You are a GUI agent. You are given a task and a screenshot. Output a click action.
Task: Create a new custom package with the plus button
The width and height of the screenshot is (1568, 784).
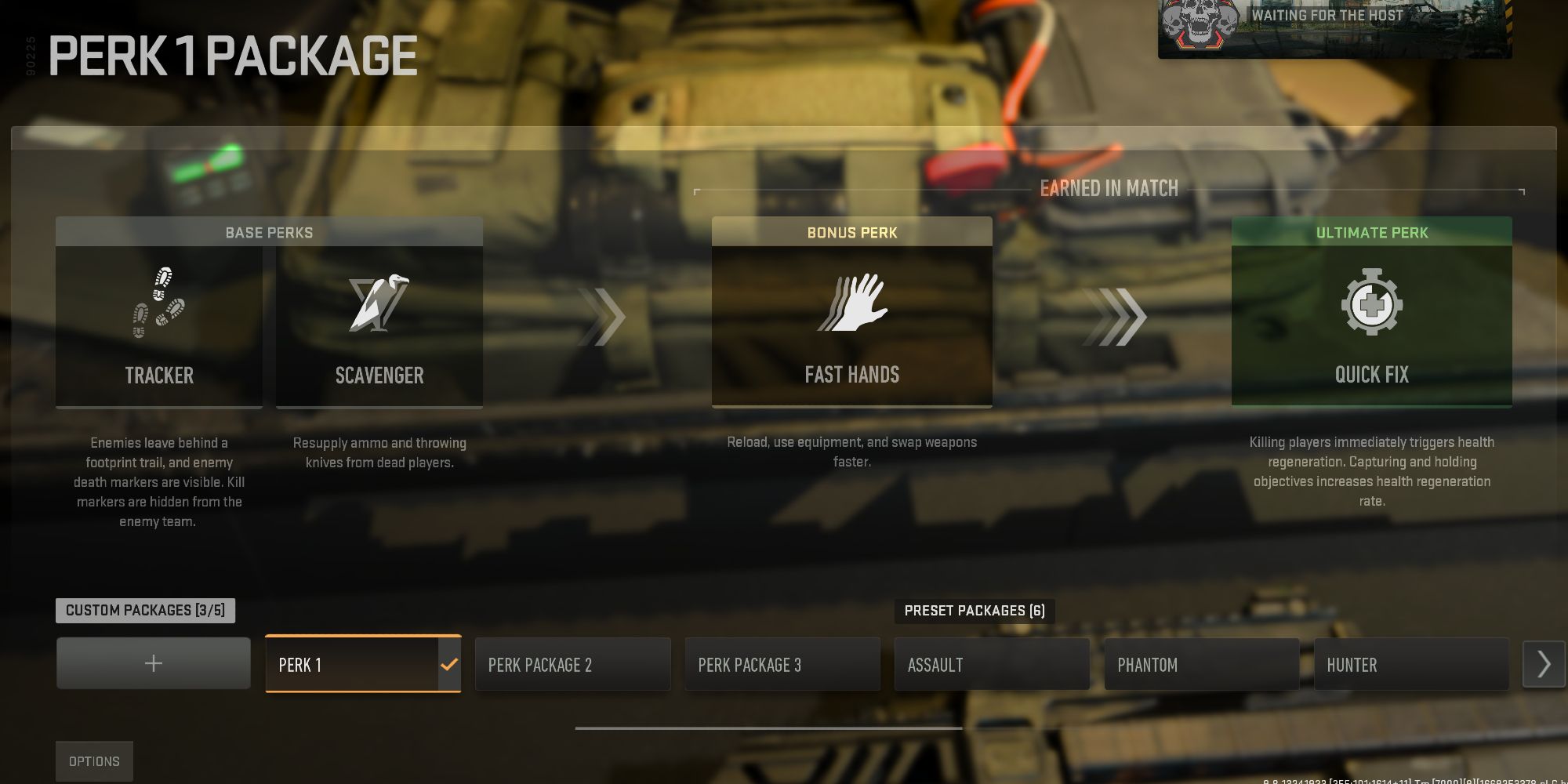pos(153,662)
